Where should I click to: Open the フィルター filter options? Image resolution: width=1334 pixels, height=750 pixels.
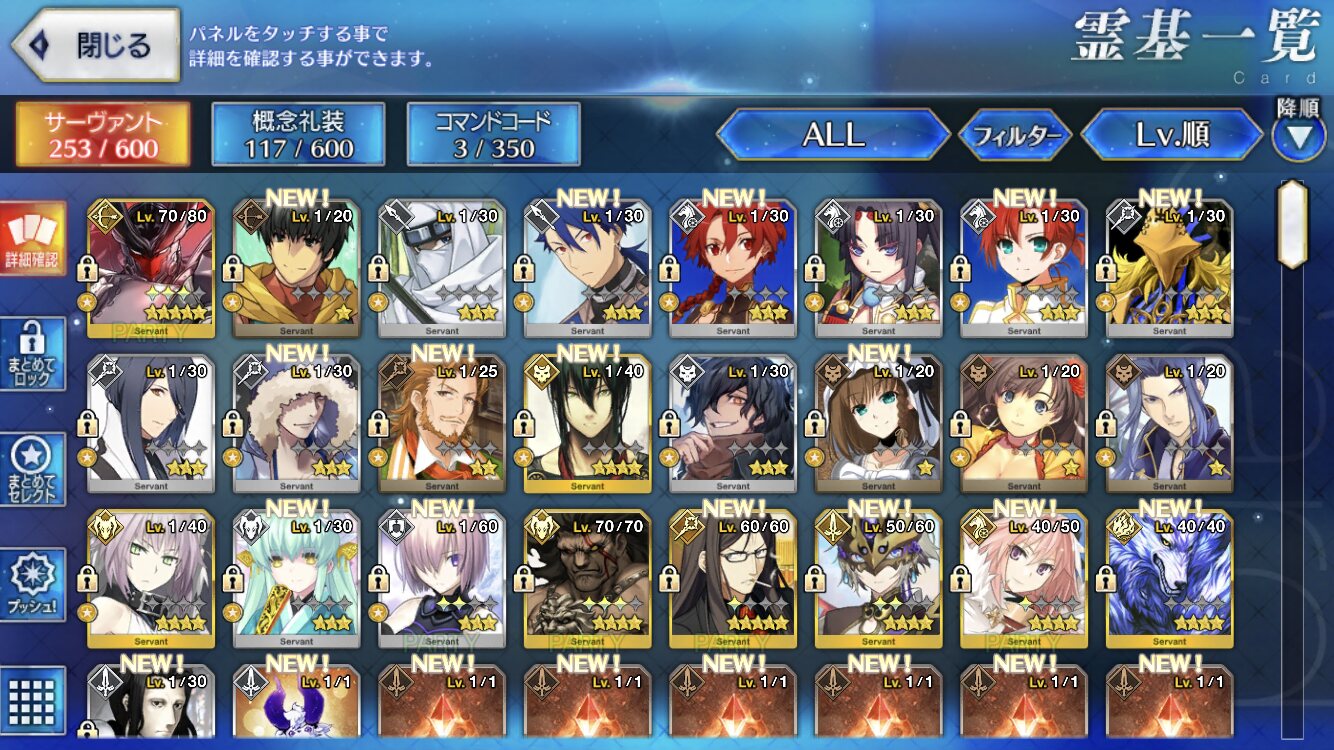pyautogui.click(x=1015, y=135)
